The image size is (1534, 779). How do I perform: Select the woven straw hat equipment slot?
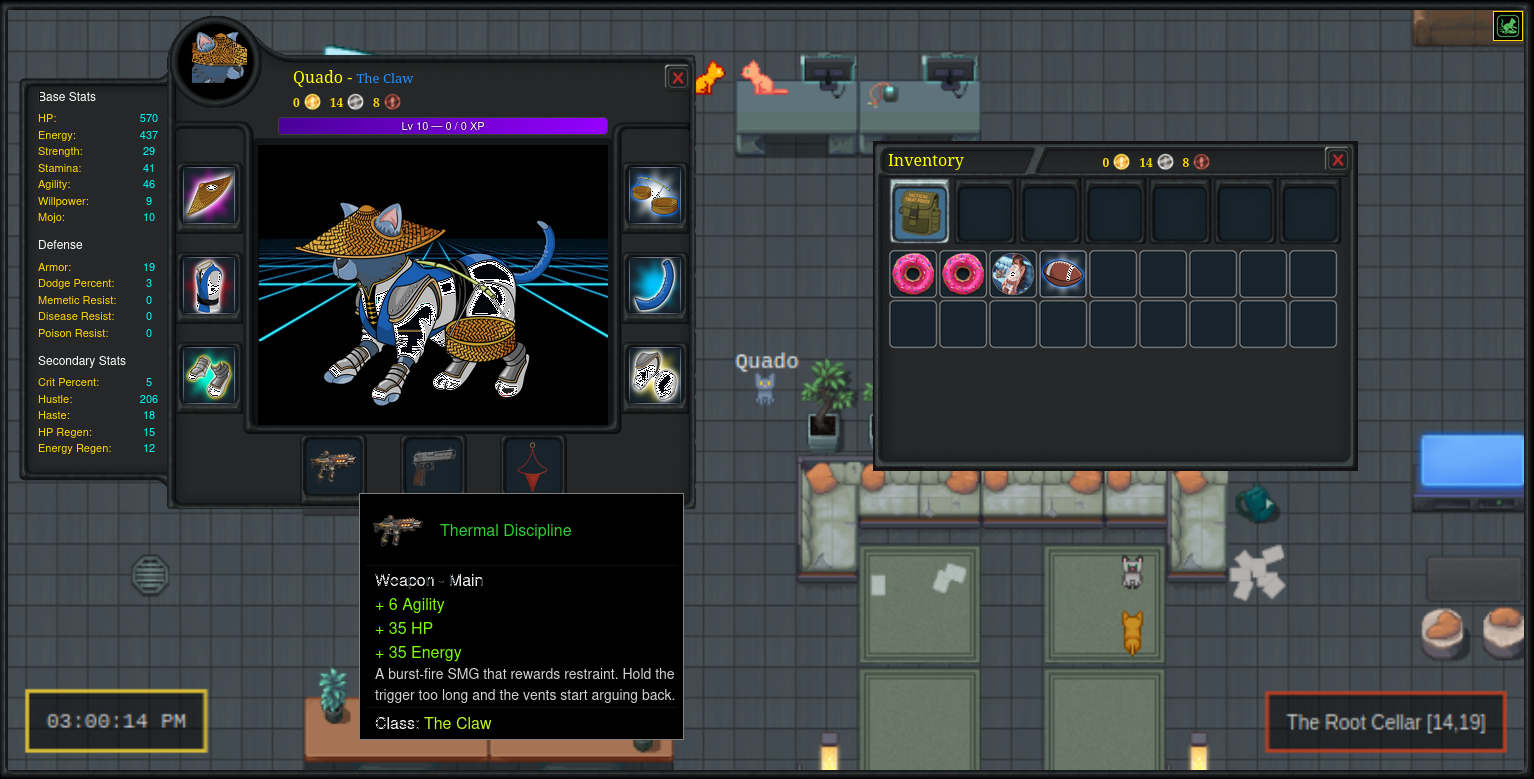coord(210,195)
